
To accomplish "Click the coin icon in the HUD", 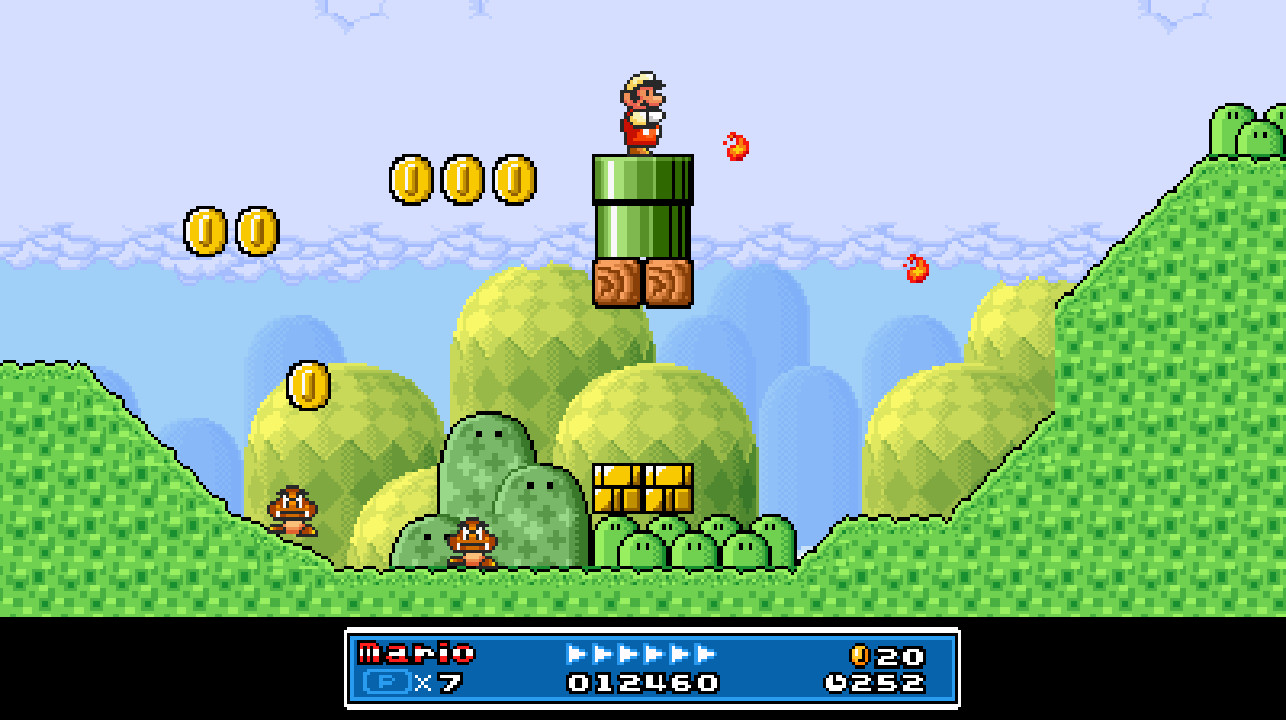I will point(859,656).
